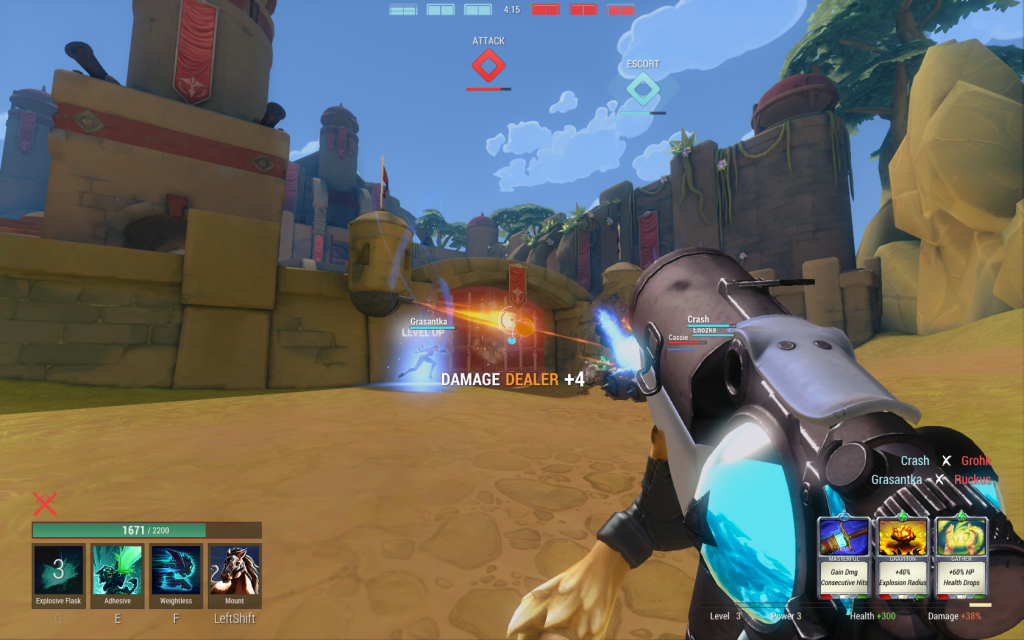The height and width of the screenshot is (640, 1024).
Task: Activate the Explosive Flask ability
Action: click(58, 569)
